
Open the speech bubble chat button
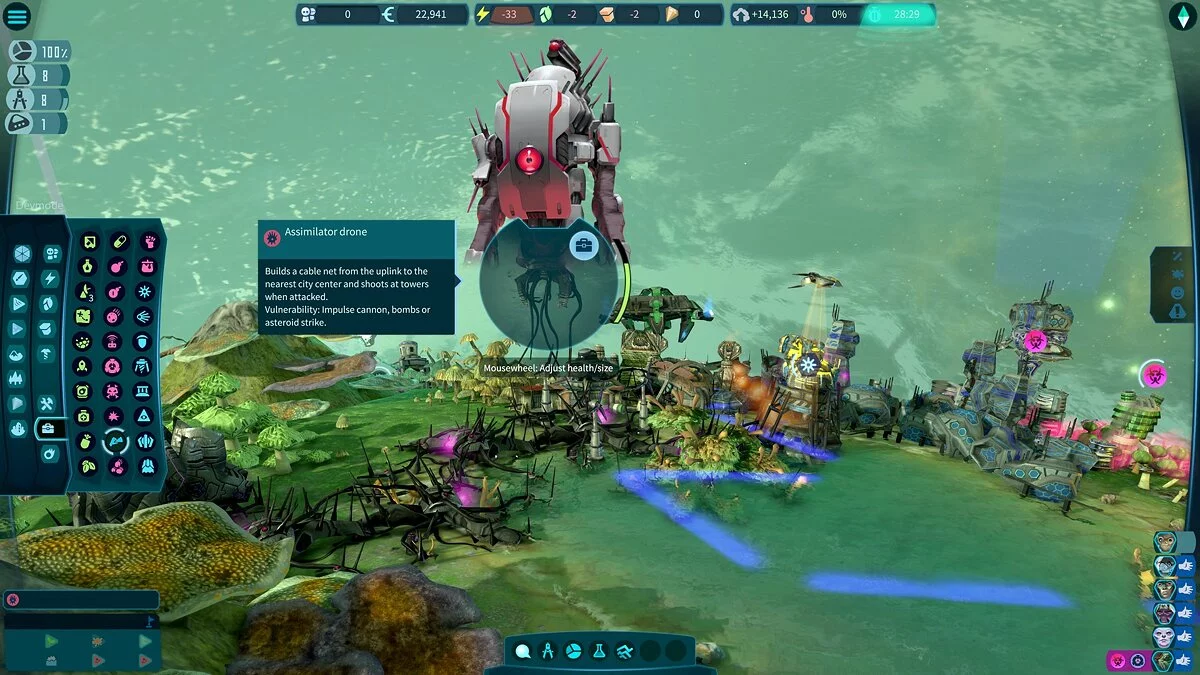pos(522,651)
